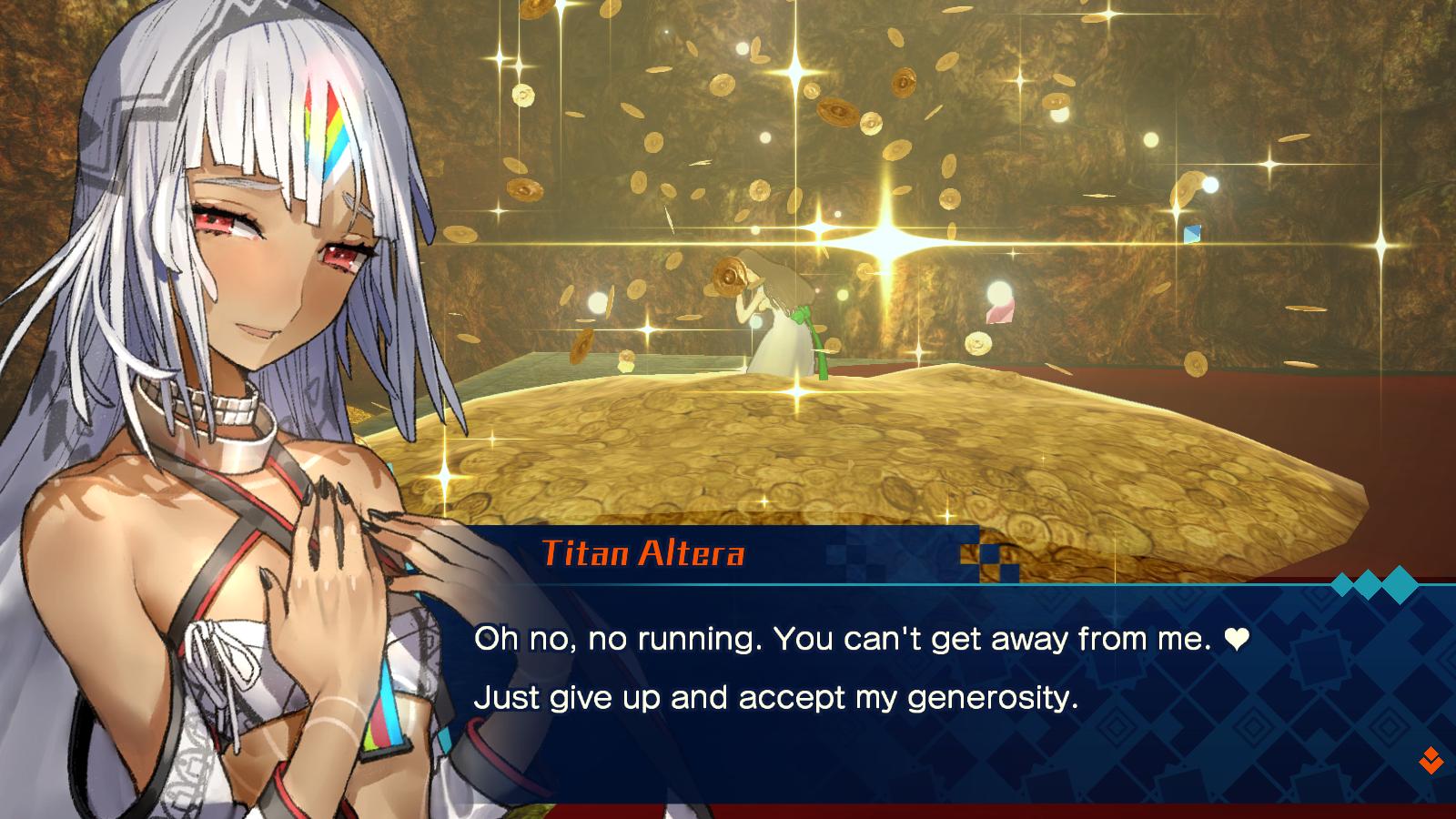Advance dialogue with the orange arrow indicator
The width and height of the screenshot is (1456, 819).
[x=1431, y=760]
